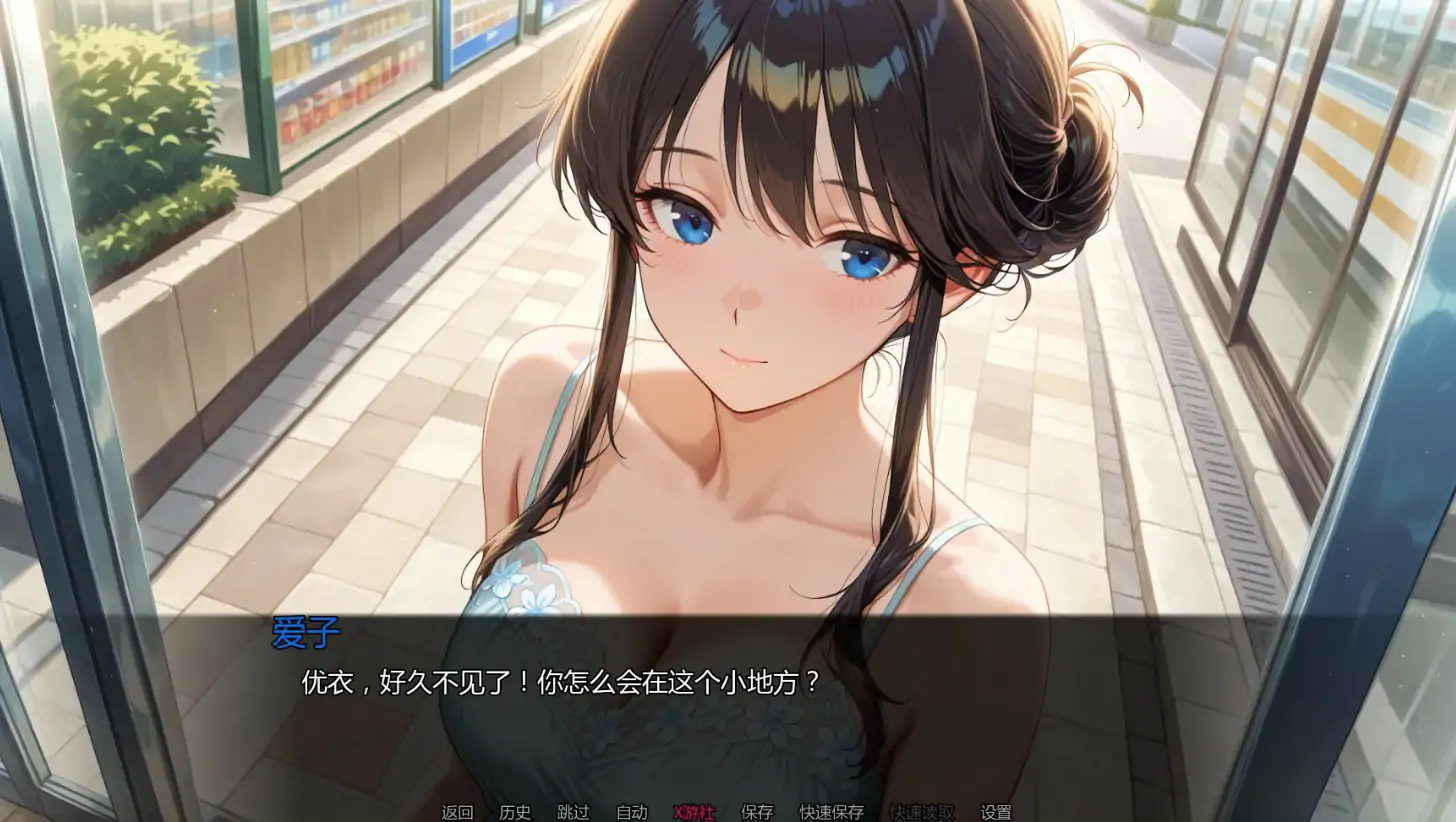Viewport: 1456px width, 822px height.
Task: Open the 保存 save screen
Action: pyautogui.click(x=755, y=813)
